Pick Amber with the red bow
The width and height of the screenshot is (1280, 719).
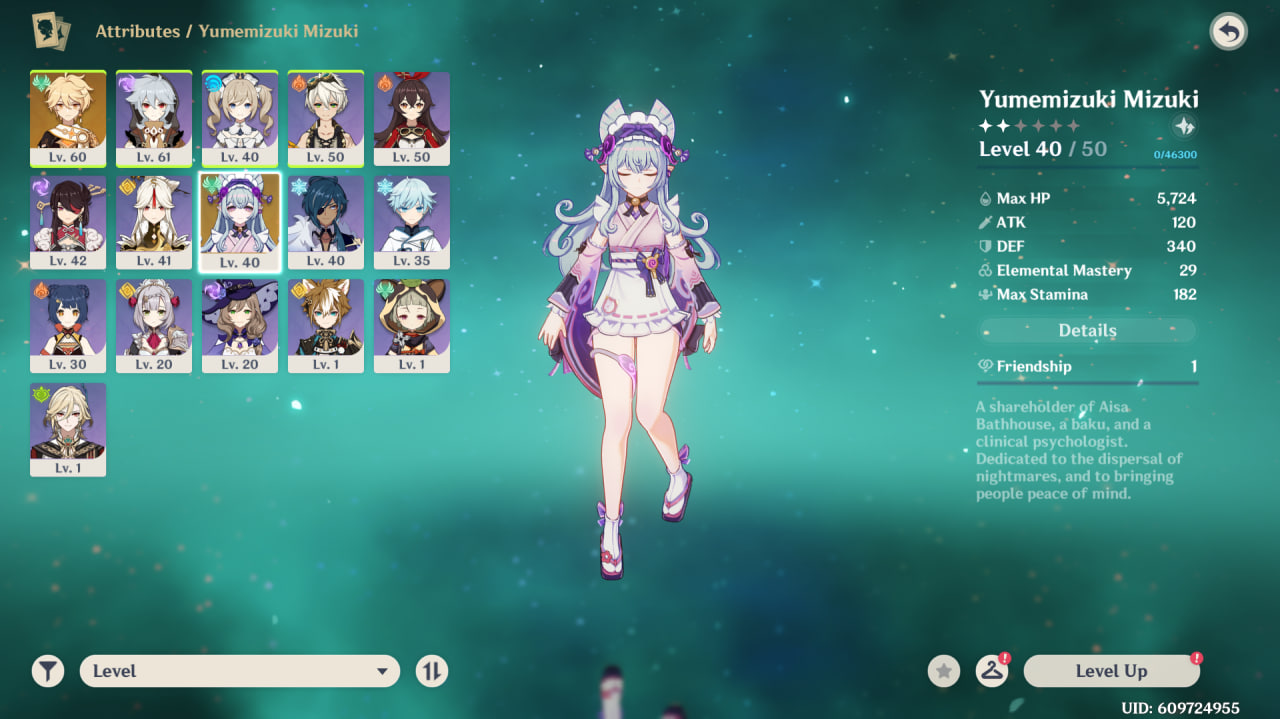(412, 118)
